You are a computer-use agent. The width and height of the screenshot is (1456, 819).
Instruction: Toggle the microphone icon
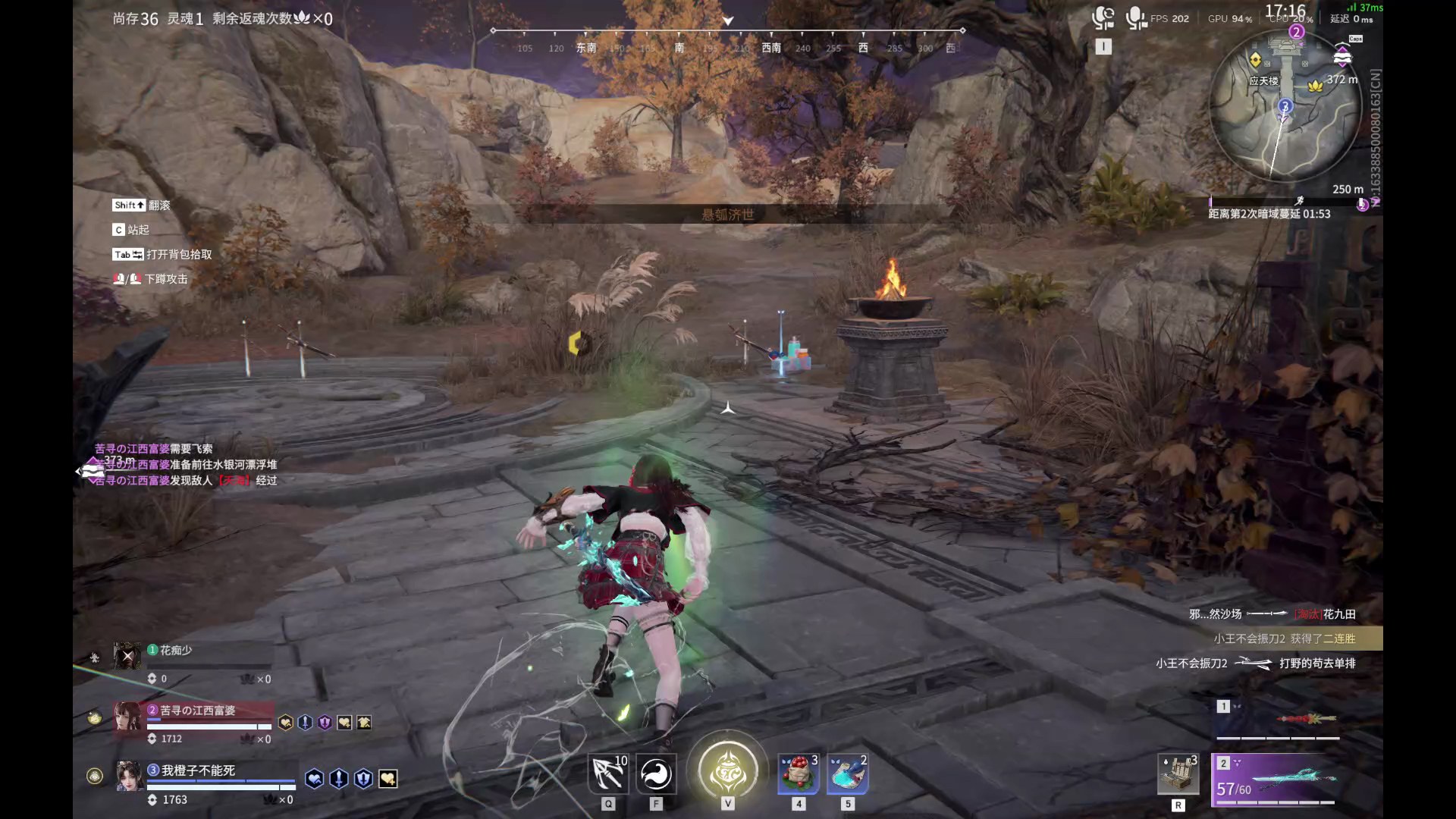(1135, 18)
